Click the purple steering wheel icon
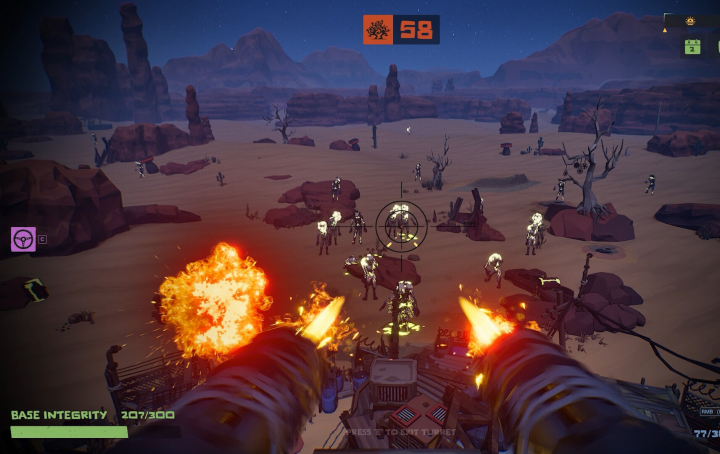The image size is (720, 454). tap(22, 239)
